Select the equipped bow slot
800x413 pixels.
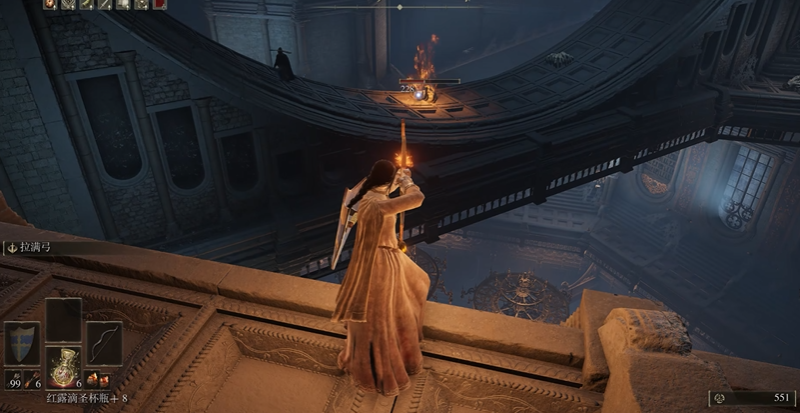(x=103, y=343)
